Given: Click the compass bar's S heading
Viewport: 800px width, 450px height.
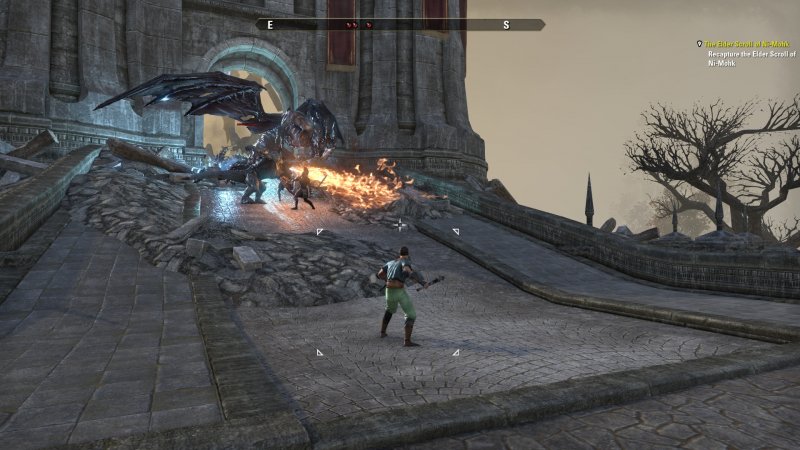Looking at the screenshot, I should [x=506, y=25].
